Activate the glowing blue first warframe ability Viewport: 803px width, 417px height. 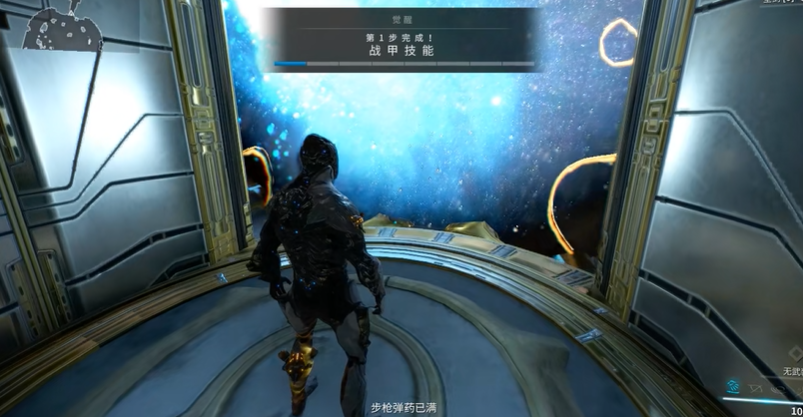coord(734,384)
